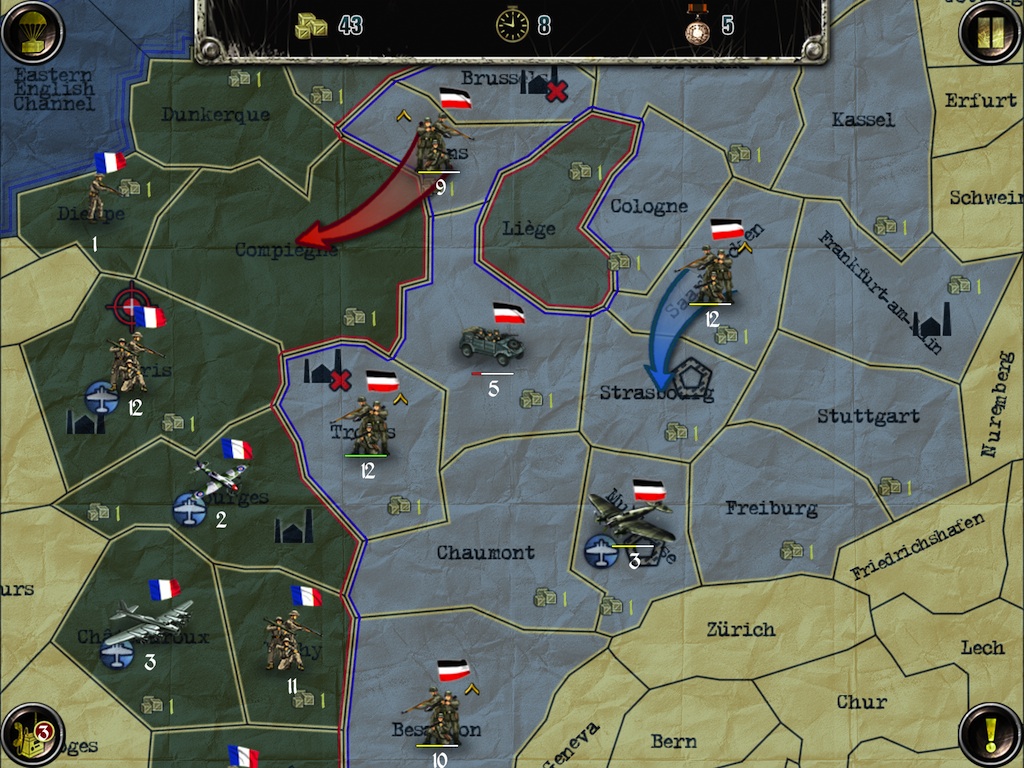Select the German infantry at Besançon
Screen dimensions: 1024x768
pos(438,716)
